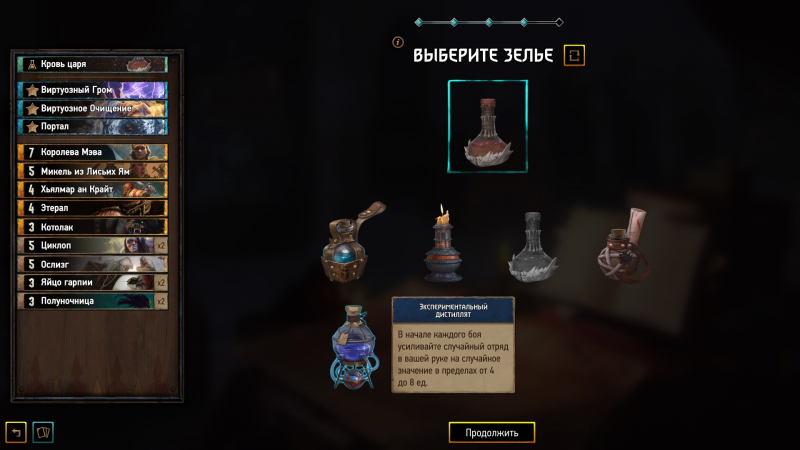Pick the Полуночница card row
This screenshot has height=450, width=800.
(x=92, y=300)
